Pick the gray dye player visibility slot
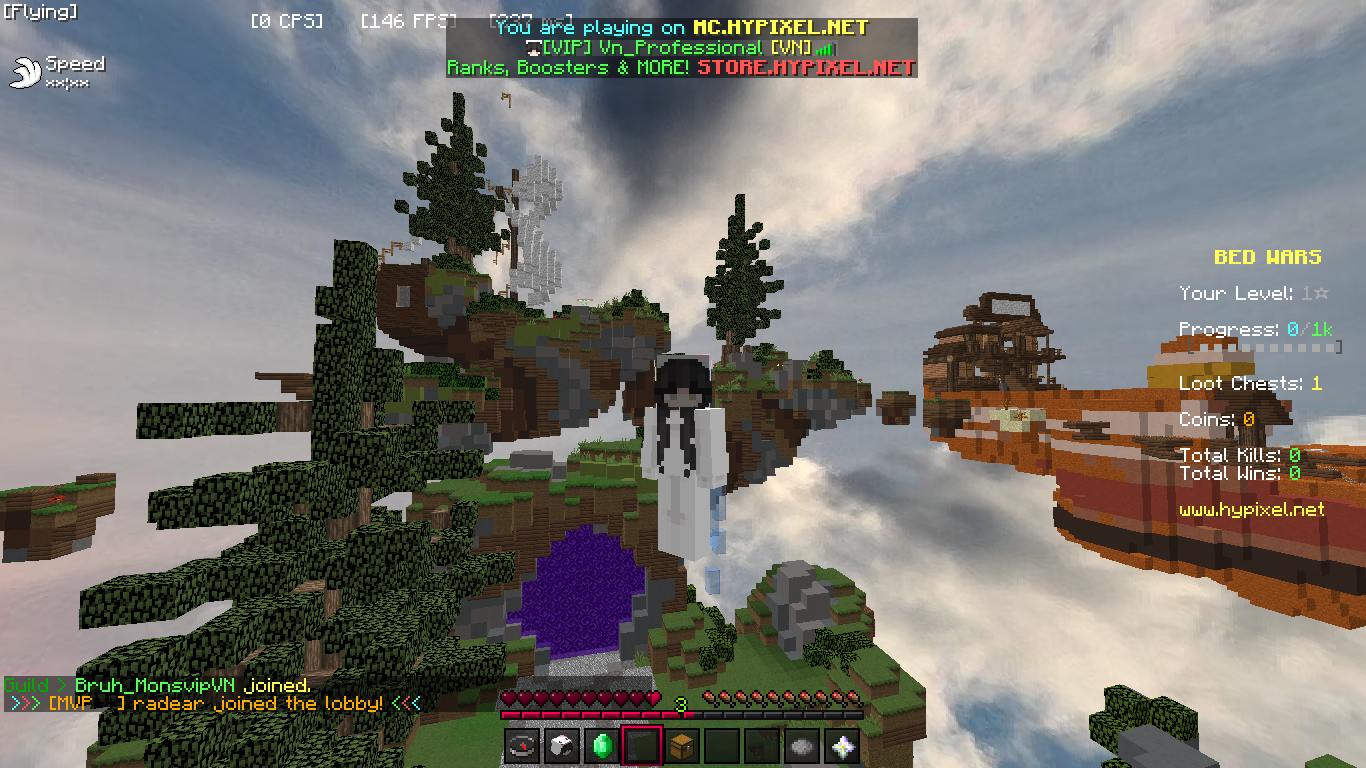Viewport: 1366px width, 768px height. (x=802, y=746)
